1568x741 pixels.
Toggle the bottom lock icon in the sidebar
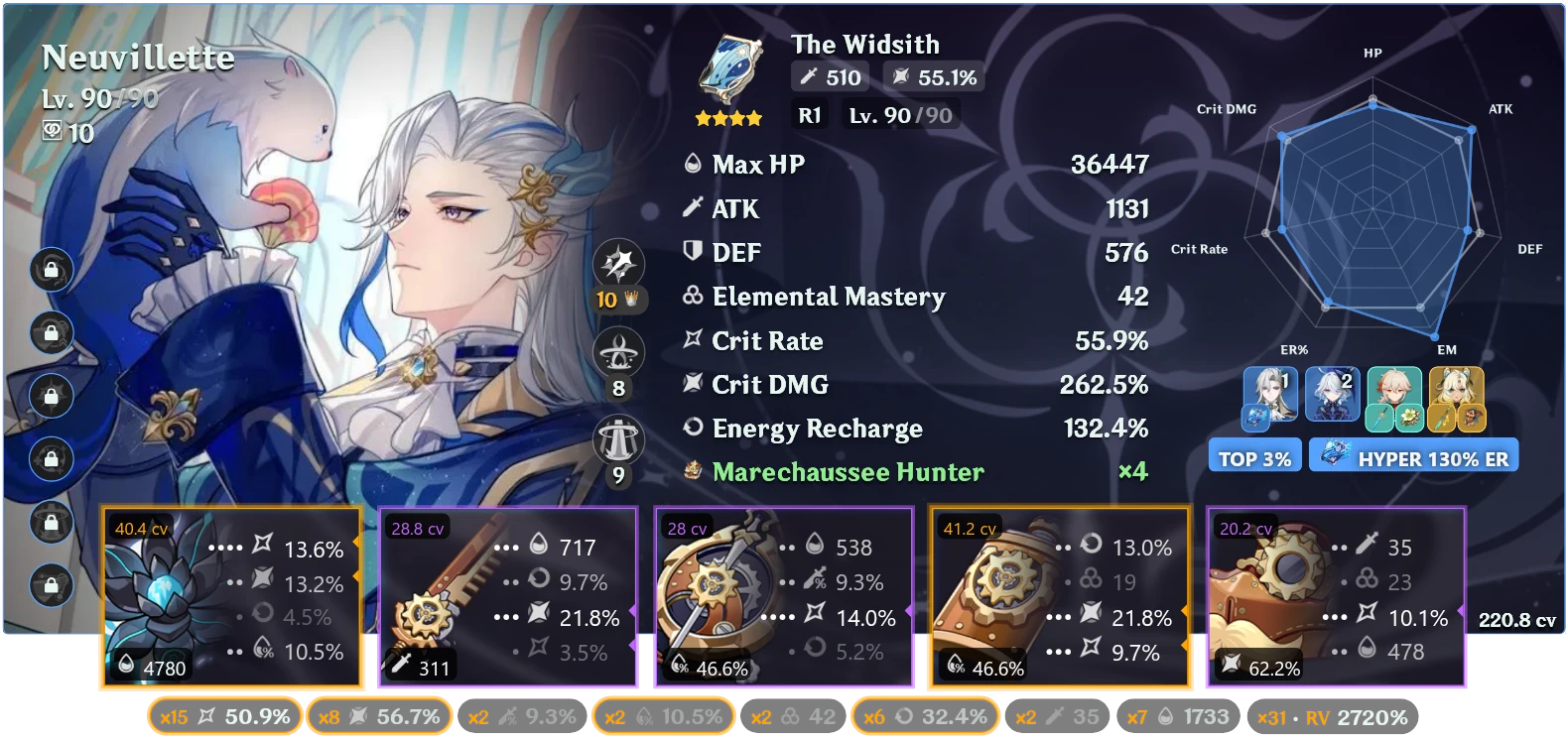(51, 586)
